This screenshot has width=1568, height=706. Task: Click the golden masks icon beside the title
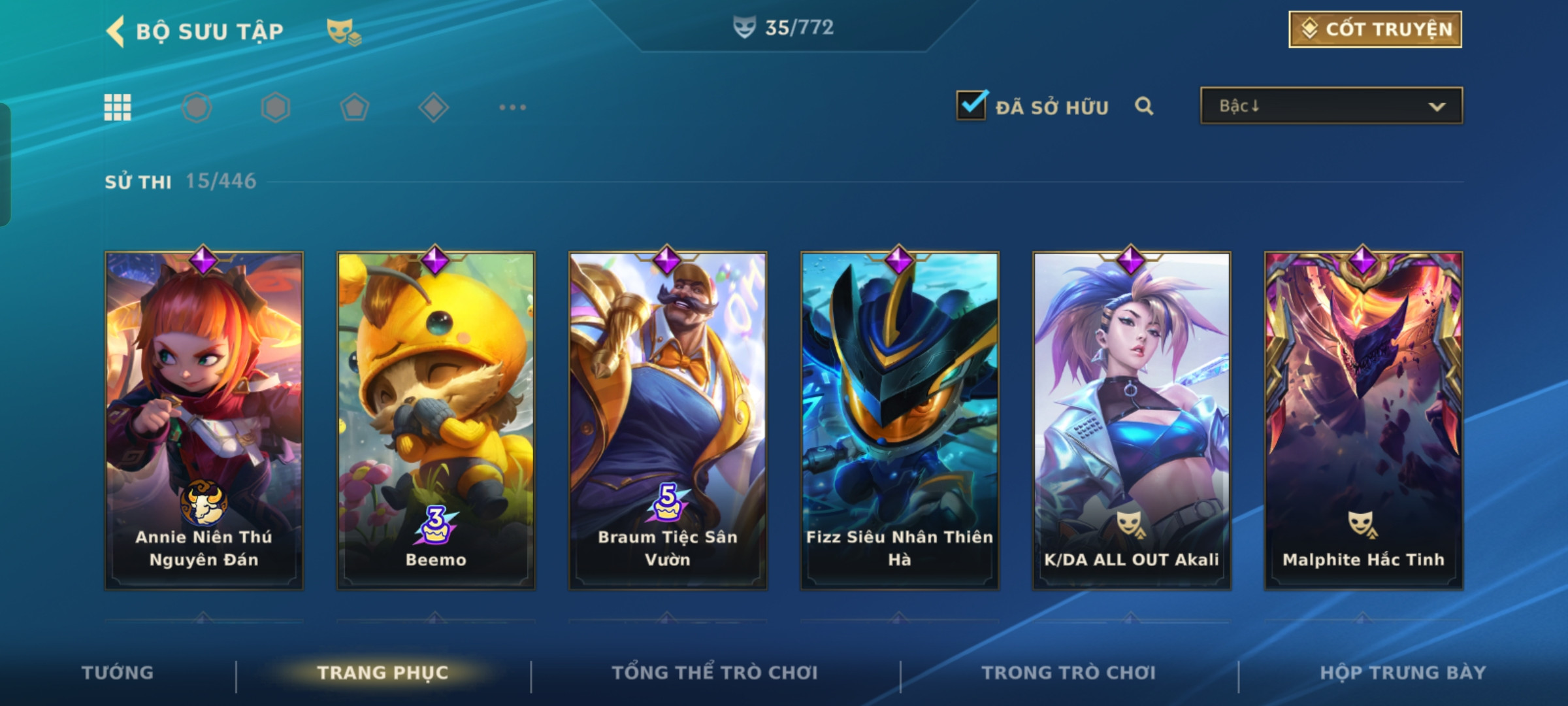click(344, 31)
